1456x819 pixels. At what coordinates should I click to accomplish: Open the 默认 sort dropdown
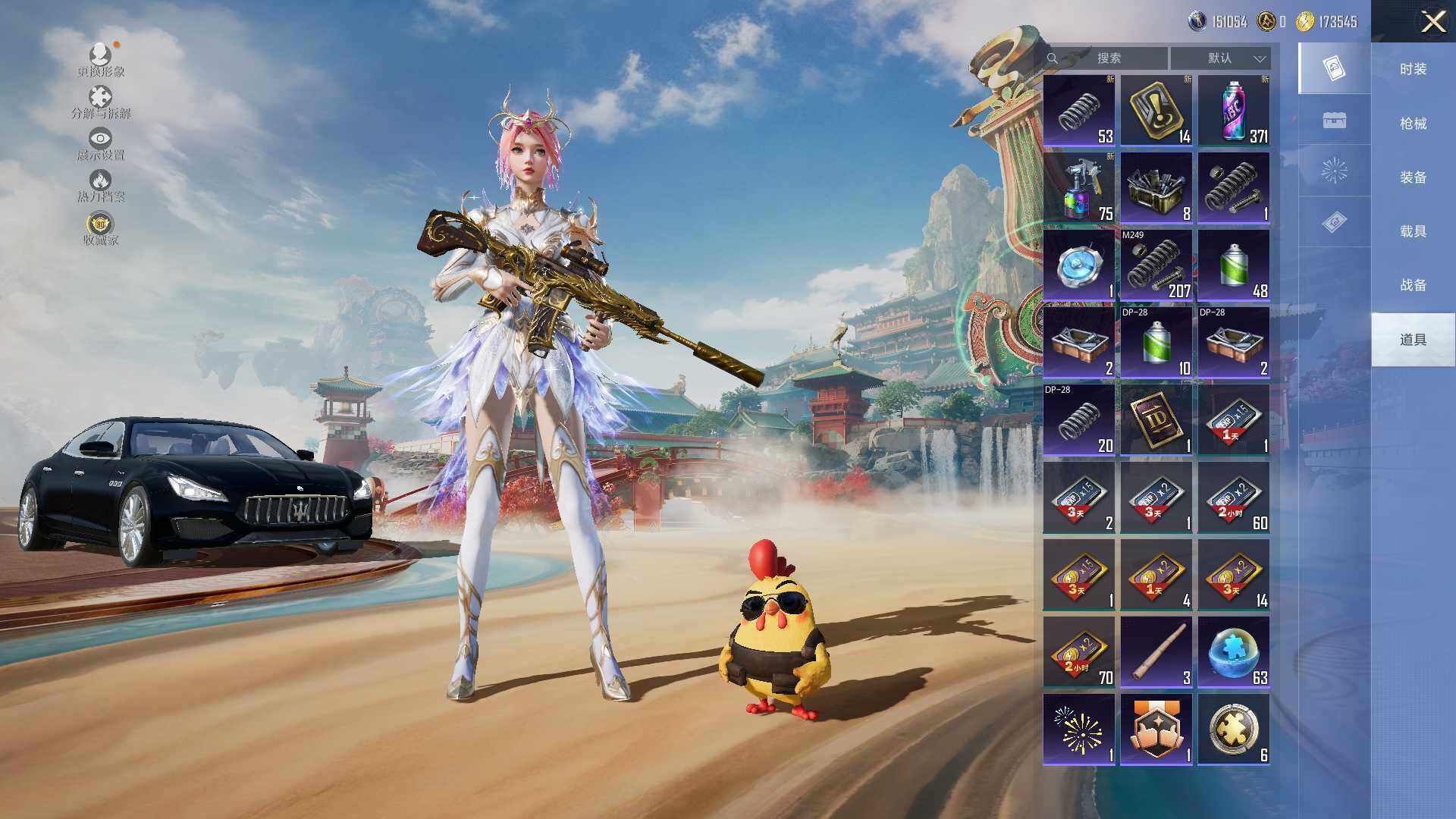(x=1220, y=58)
